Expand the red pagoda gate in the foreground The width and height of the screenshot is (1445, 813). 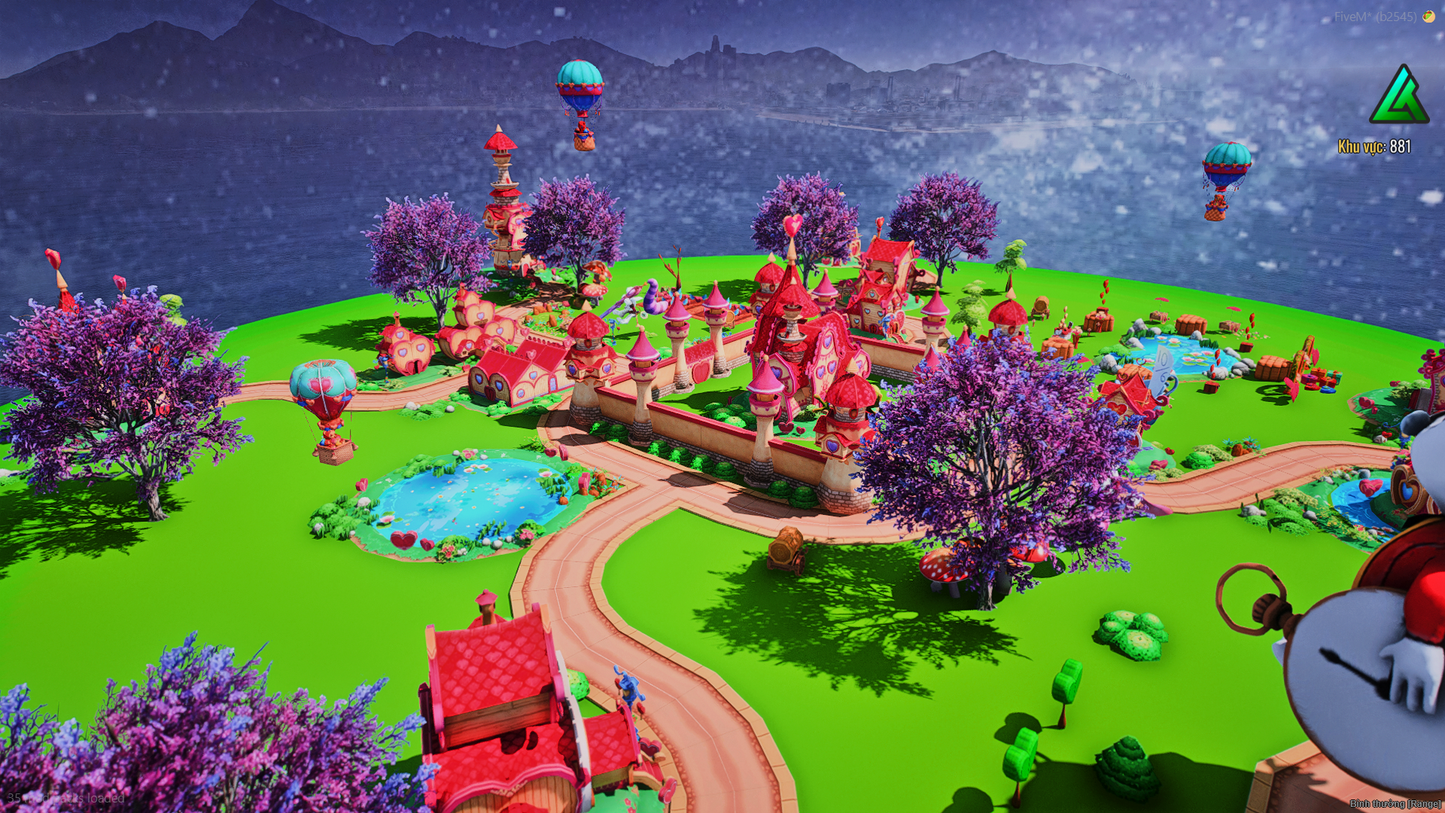[490, 690]
